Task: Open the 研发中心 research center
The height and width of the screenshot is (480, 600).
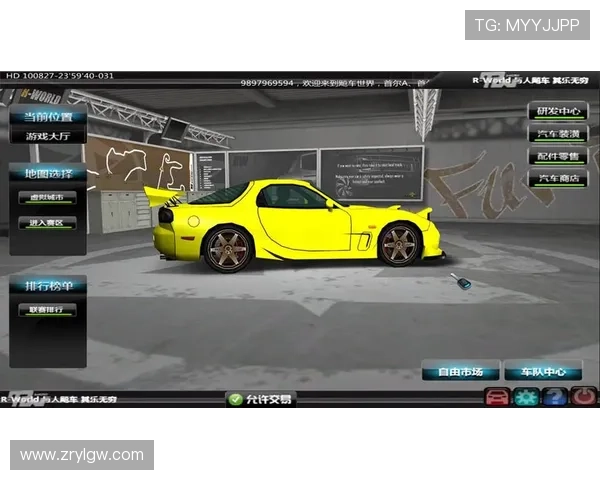Action: coord(557,111)
